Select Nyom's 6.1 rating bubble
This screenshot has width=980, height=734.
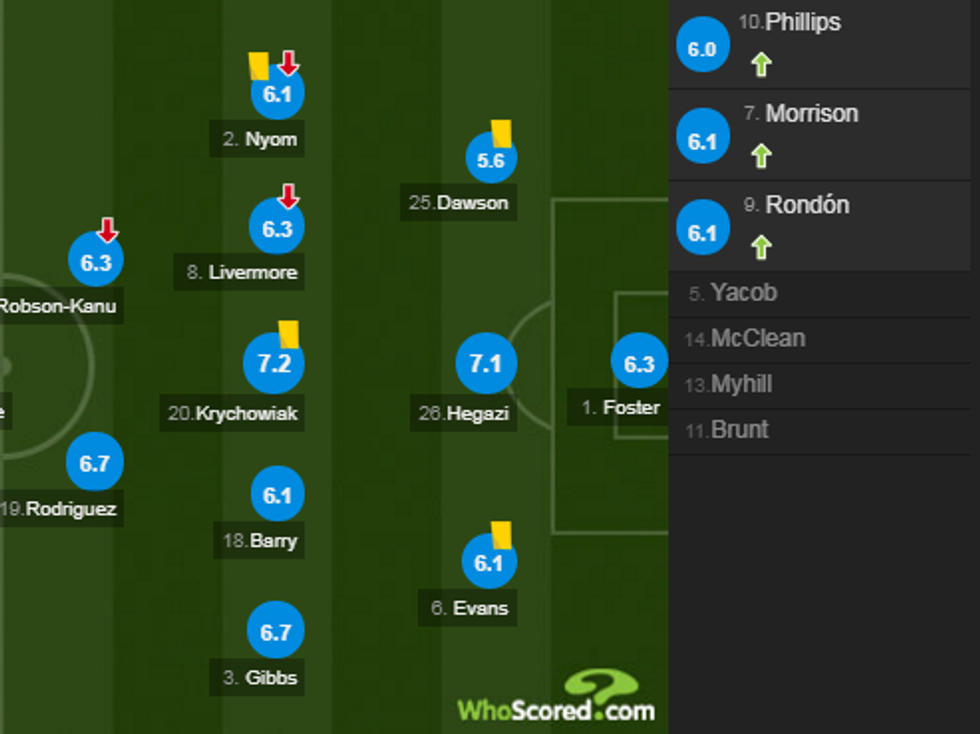pyautogui.click(x=277, y=95)
